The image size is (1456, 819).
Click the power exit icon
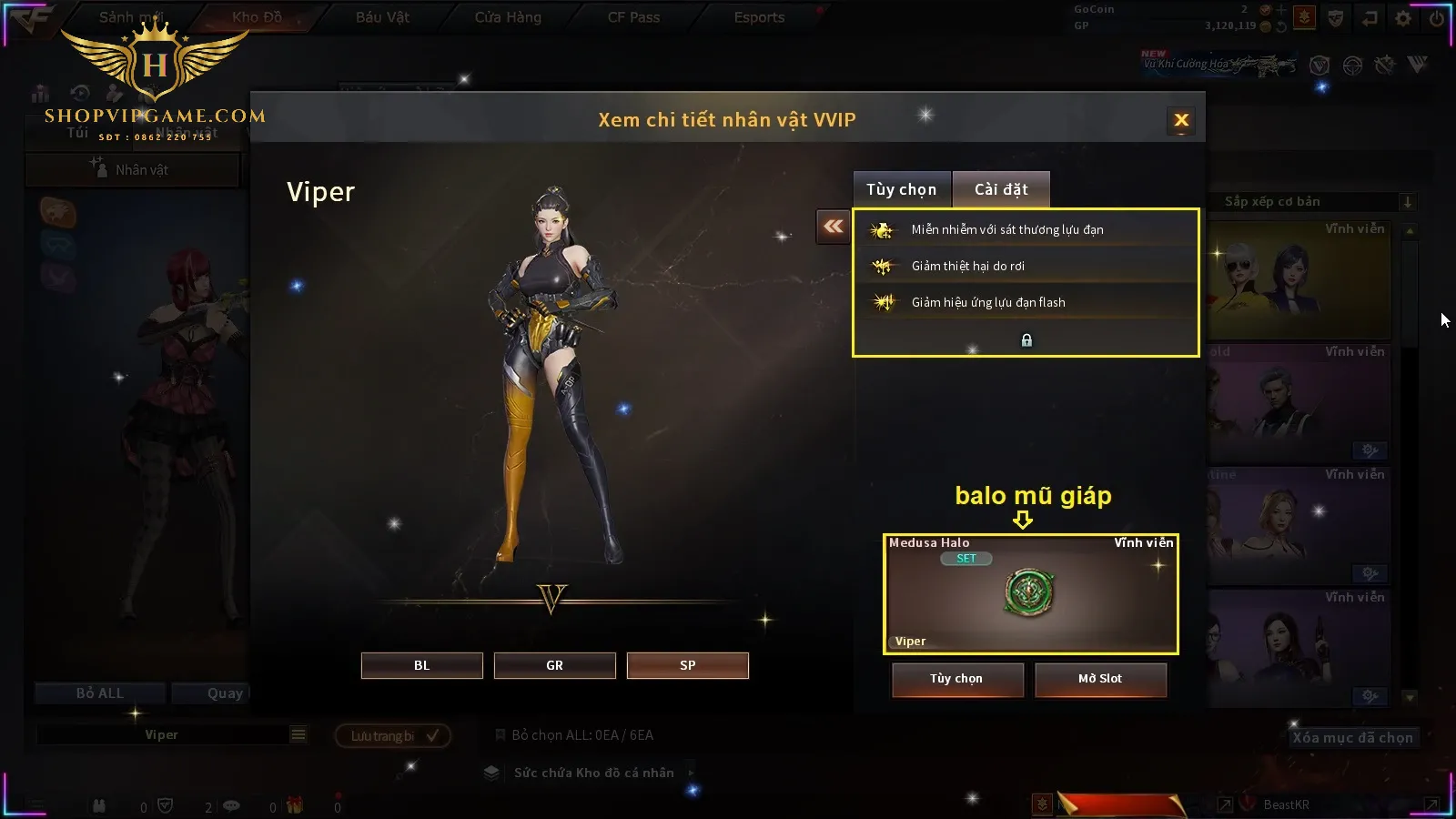click(1437, 18)
